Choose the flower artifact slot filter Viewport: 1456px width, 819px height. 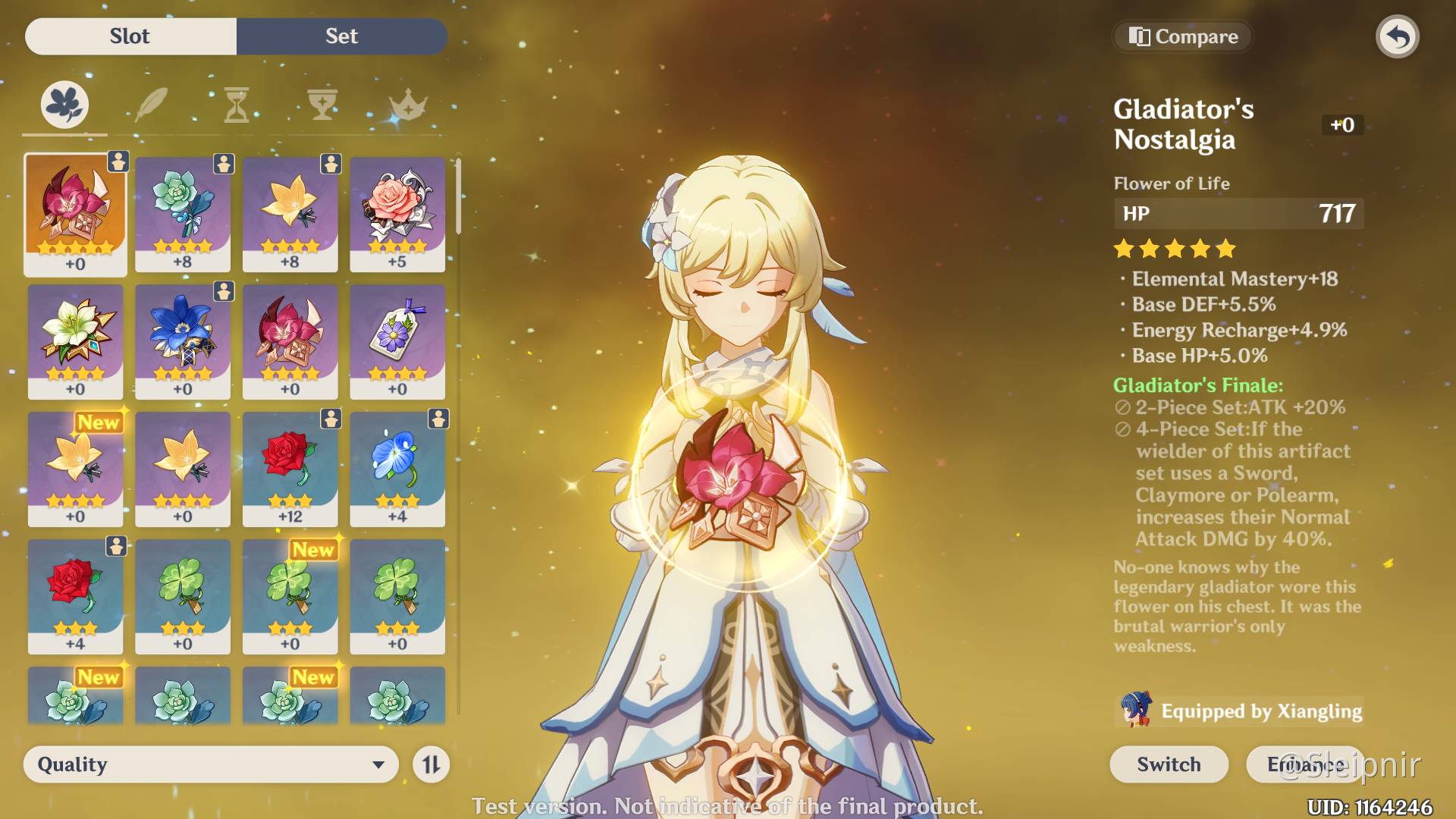point(64,105)
